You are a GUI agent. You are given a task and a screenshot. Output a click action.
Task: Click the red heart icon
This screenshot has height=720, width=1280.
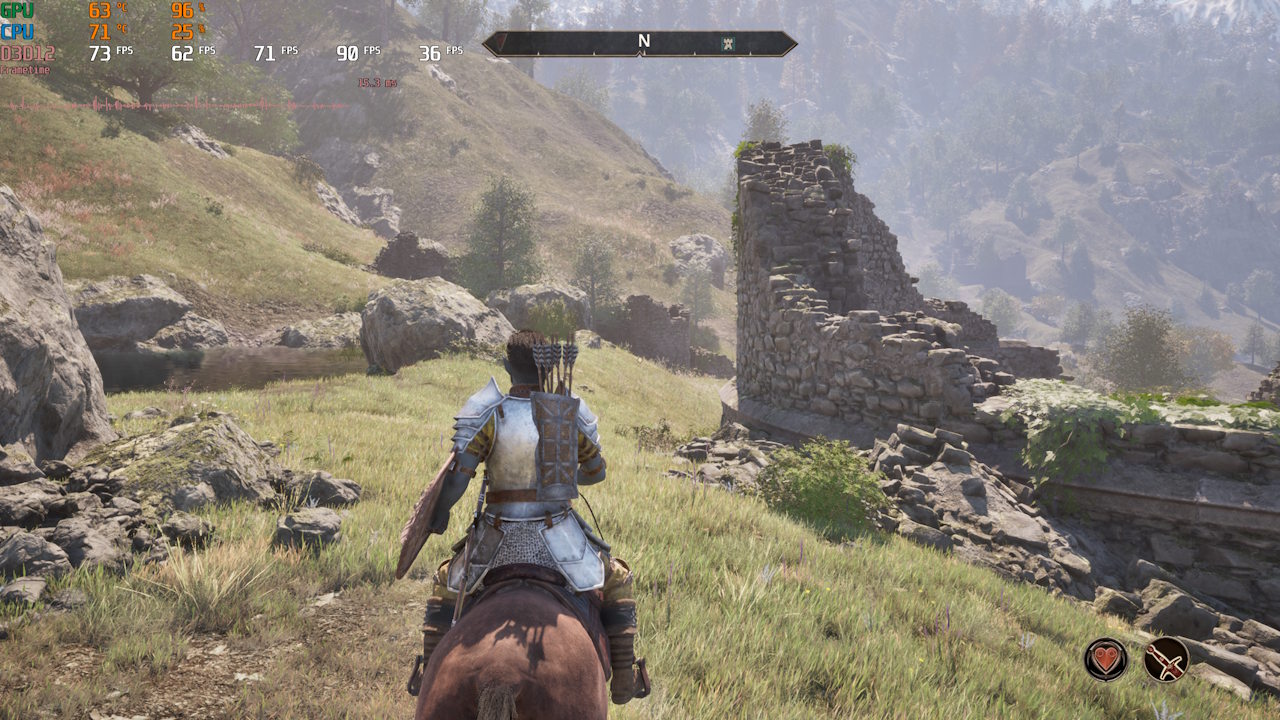(x=1106, y=659)
